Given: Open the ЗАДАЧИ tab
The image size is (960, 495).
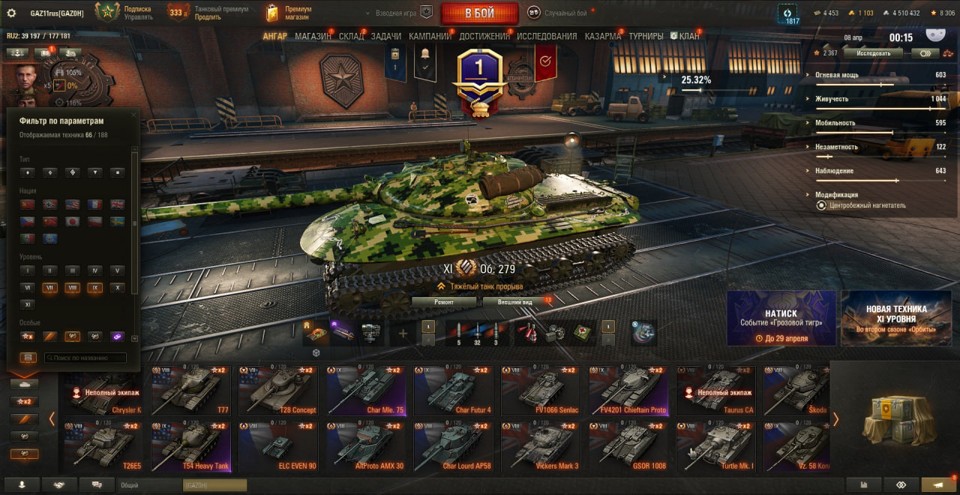Looking at the screenshot, I should tap(386, 36).
